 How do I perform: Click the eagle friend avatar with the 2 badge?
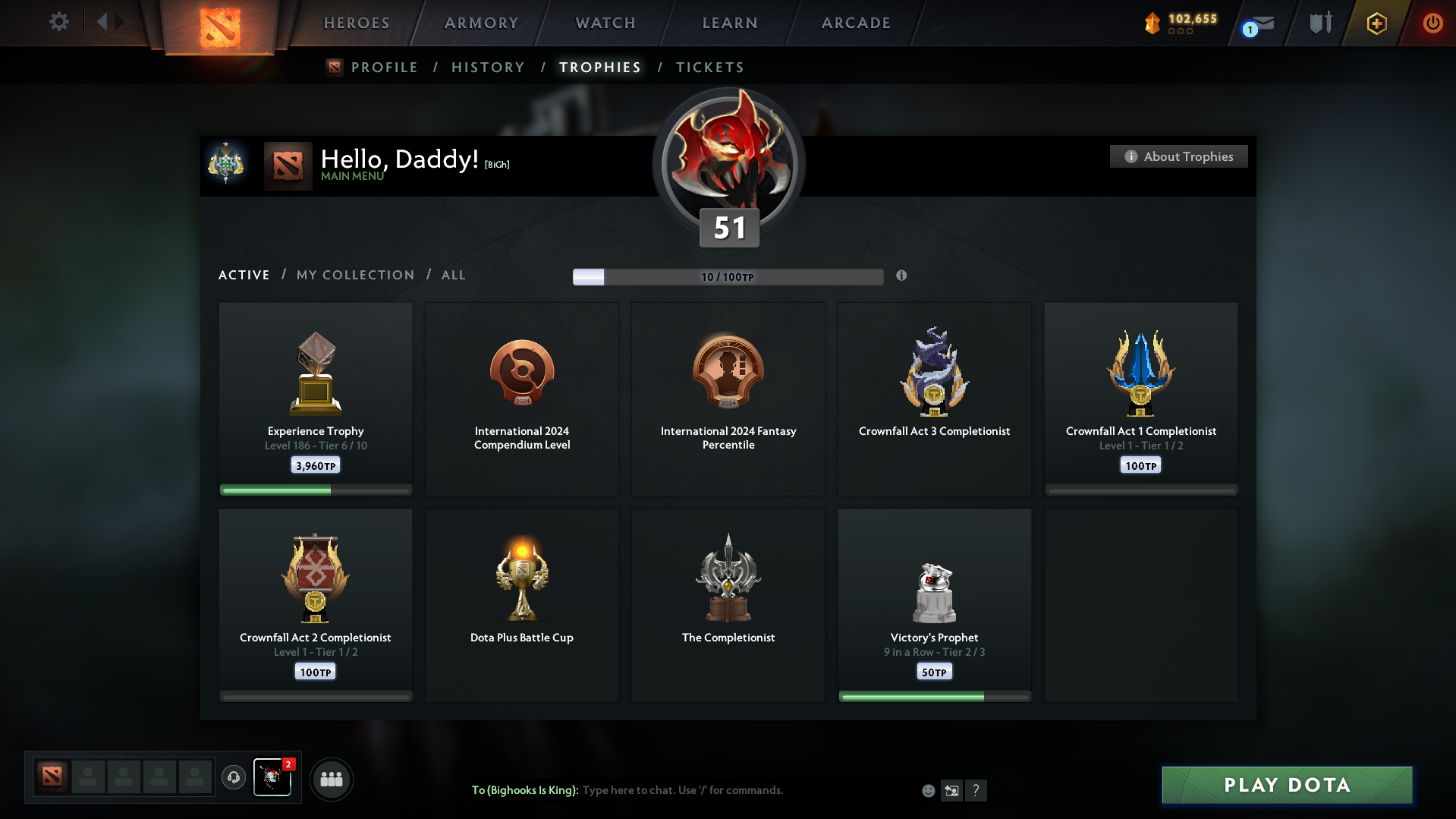[272, 779]
